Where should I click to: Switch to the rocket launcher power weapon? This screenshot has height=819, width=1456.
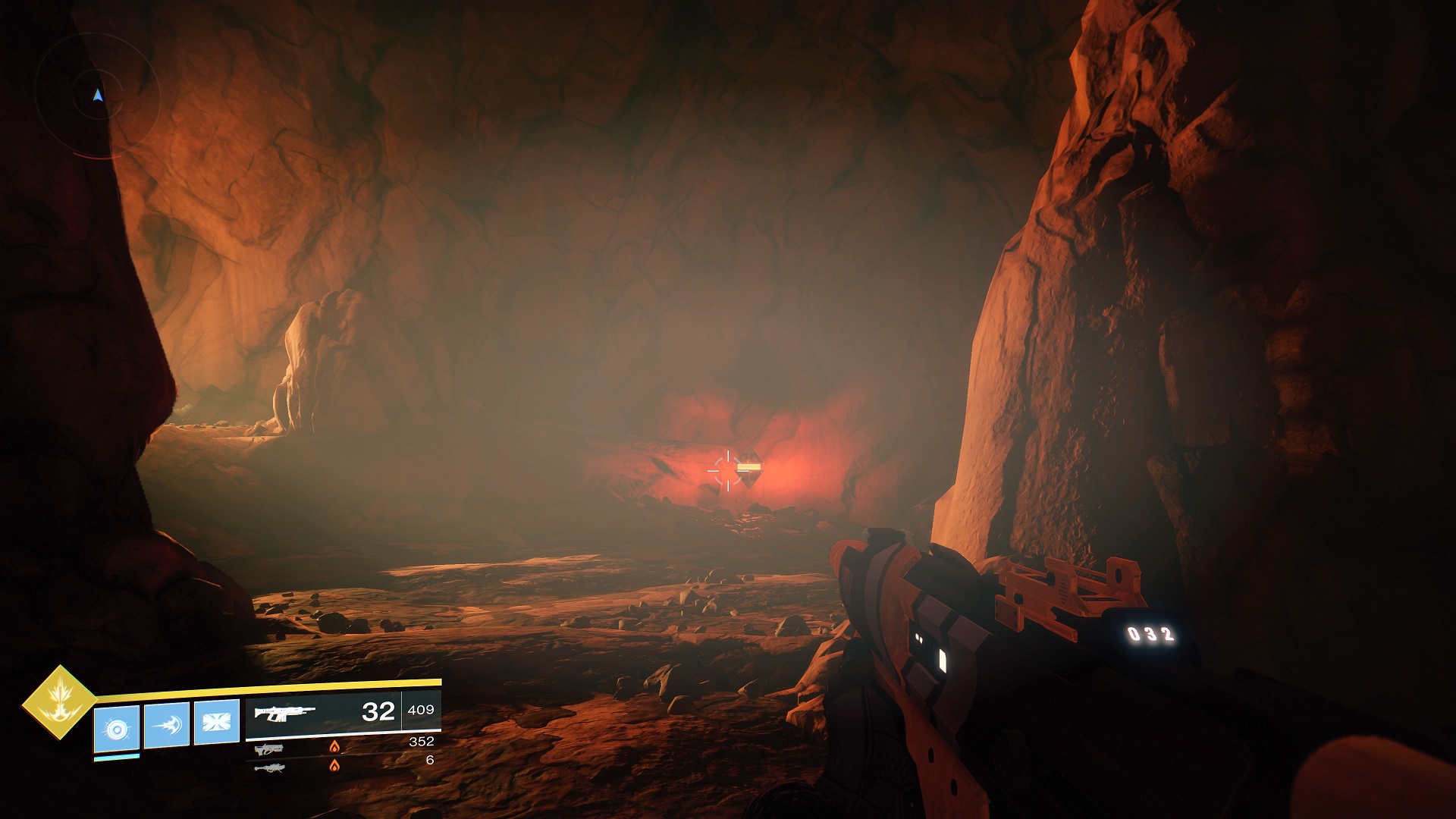point(269,767)
